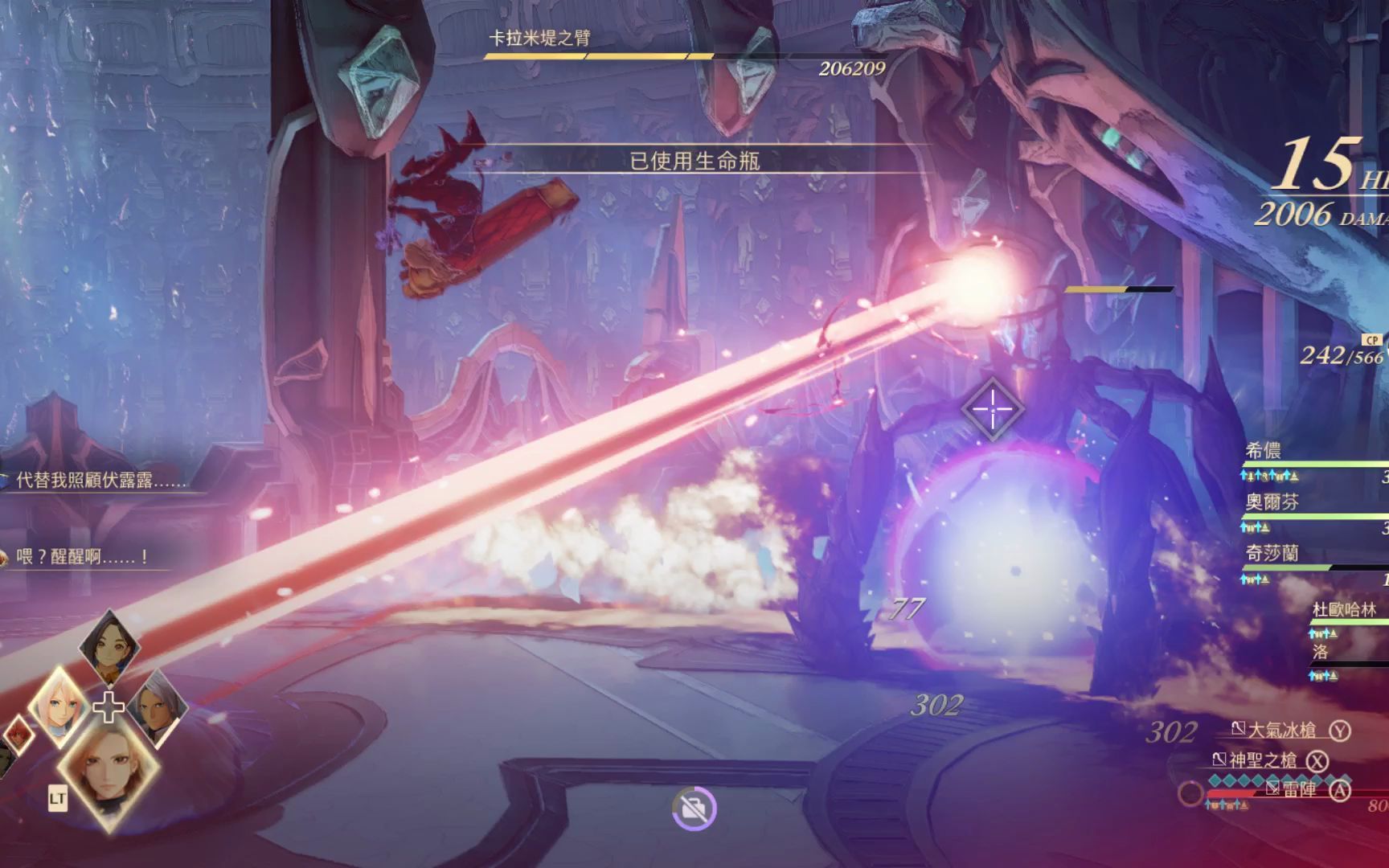Click the enemy target lock-on reticle
1389x868 pixels.
pyautogui.click(x=992, y=408)
